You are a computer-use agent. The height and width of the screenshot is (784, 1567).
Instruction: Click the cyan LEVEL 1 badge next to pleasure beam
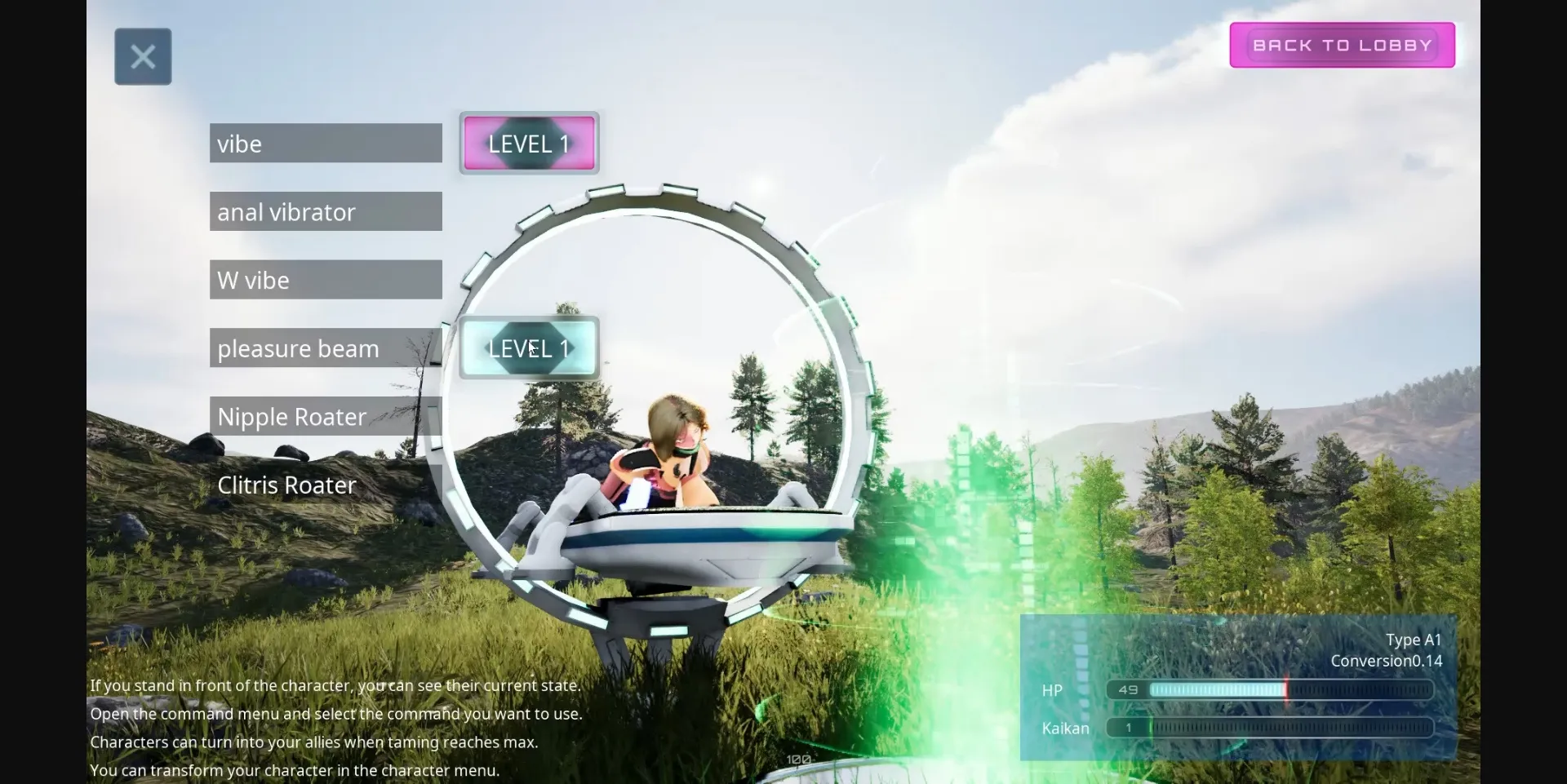pos(529,348)
